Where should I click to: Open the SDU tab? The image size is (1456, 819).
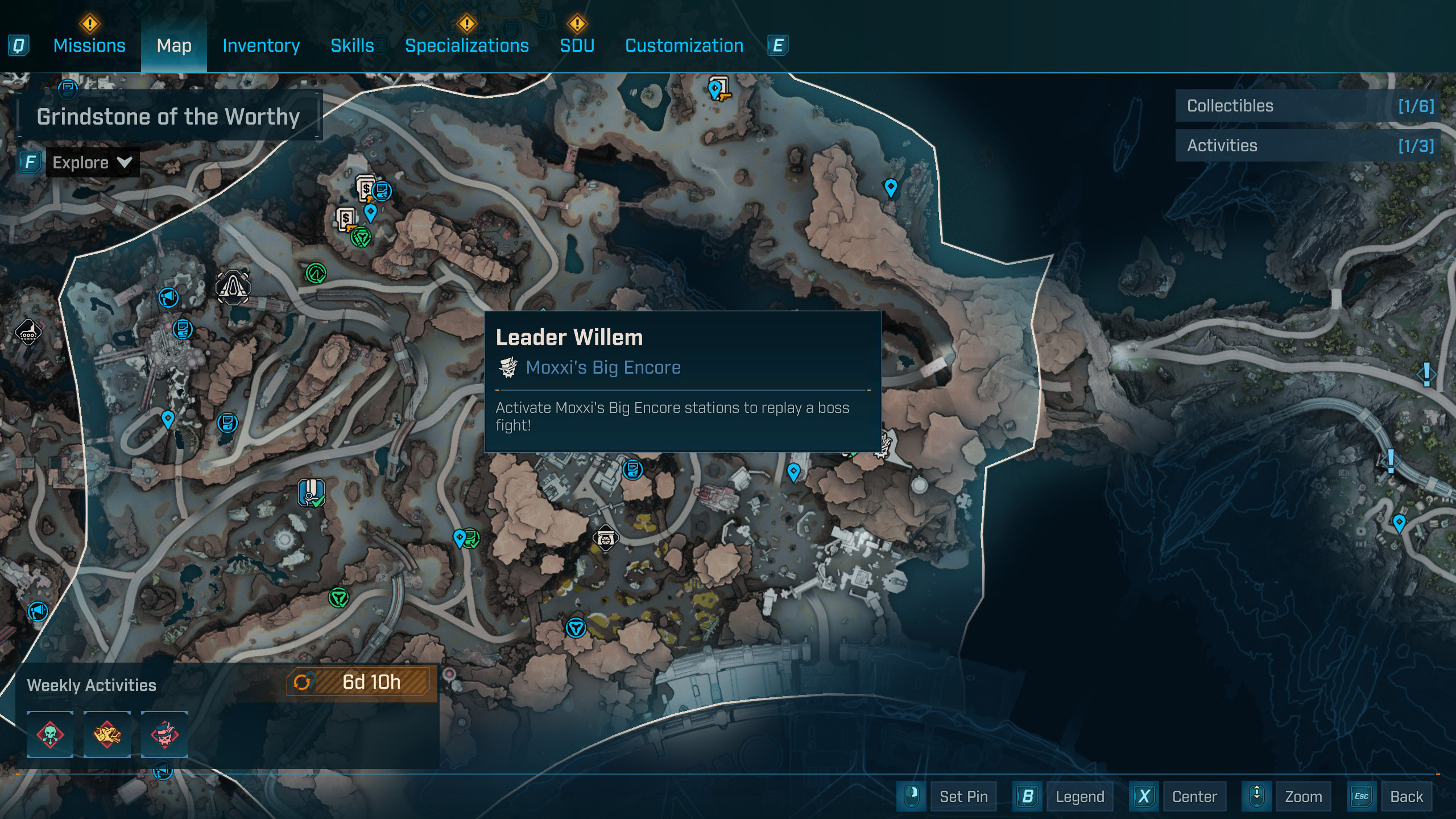click(577, 45)
